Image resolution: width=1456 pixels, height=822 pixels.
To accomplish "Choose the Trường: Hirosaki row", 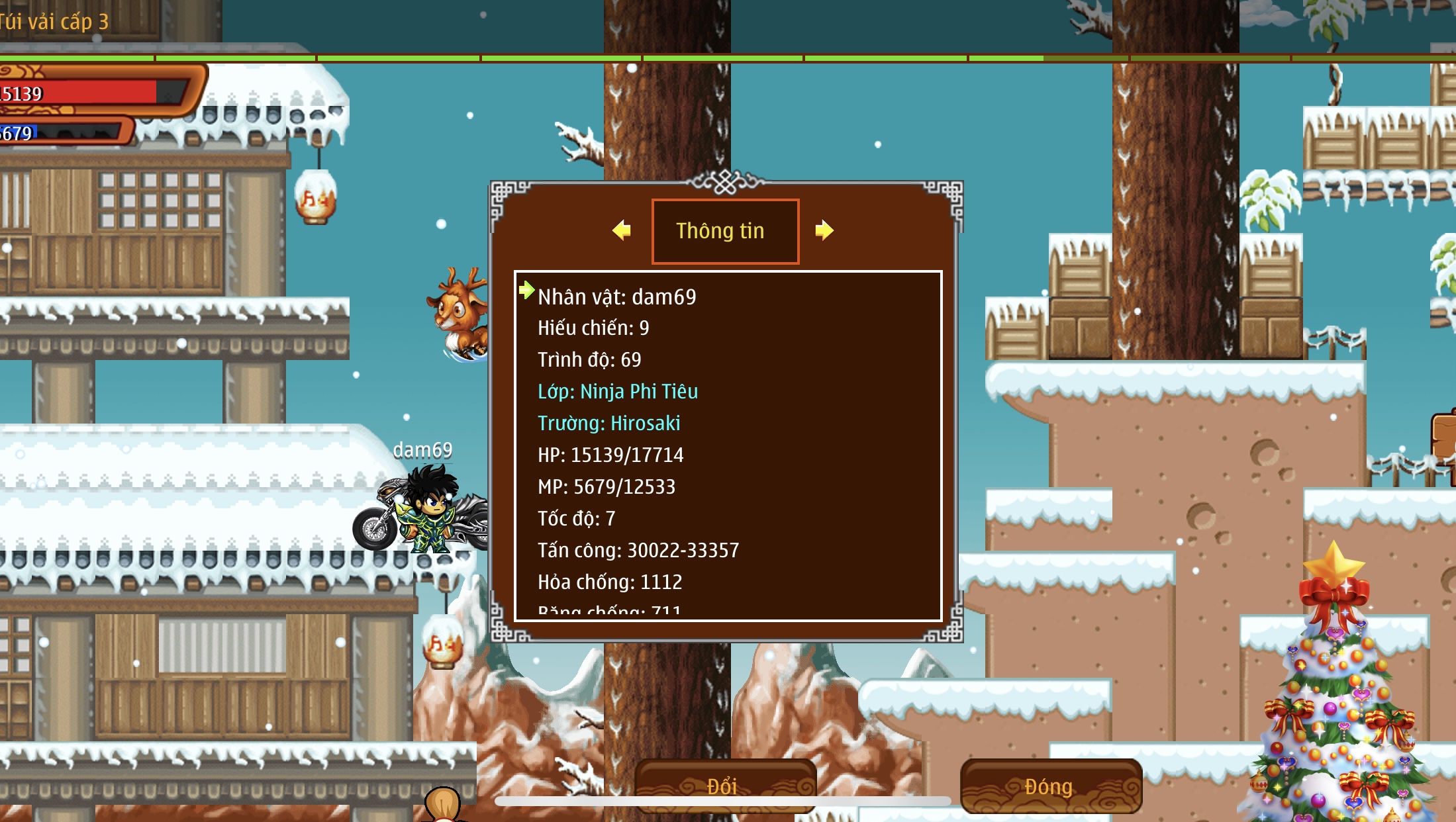I will tap(608, 423).
